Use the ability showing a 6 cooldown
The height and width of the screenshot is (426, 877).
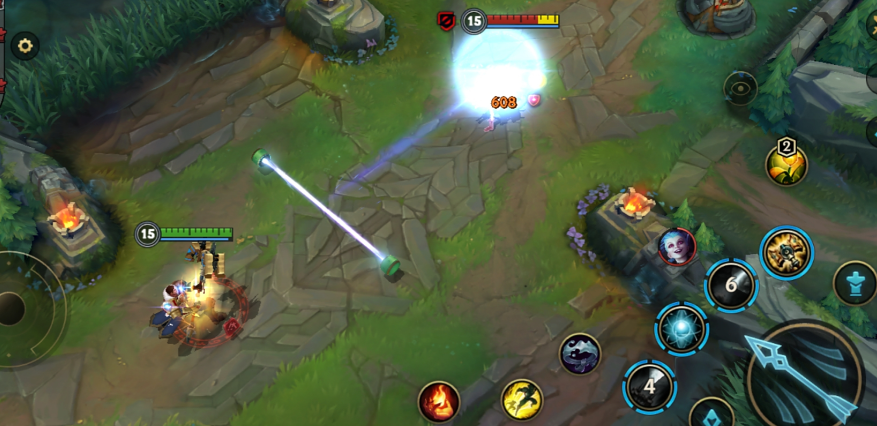click(x=731, y=285)
